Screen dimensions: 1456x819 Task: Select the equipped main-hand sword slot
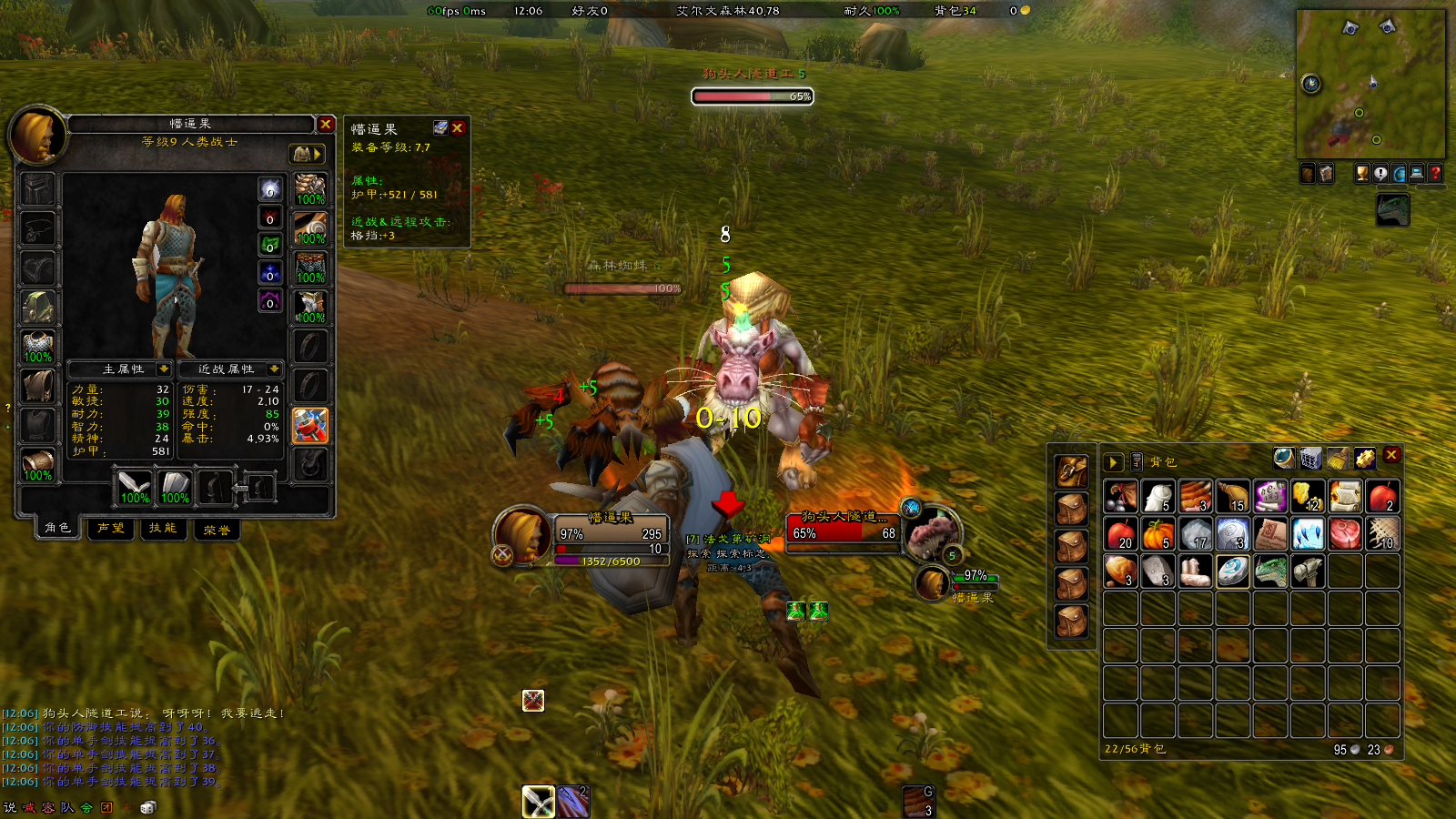coord(135,487)
